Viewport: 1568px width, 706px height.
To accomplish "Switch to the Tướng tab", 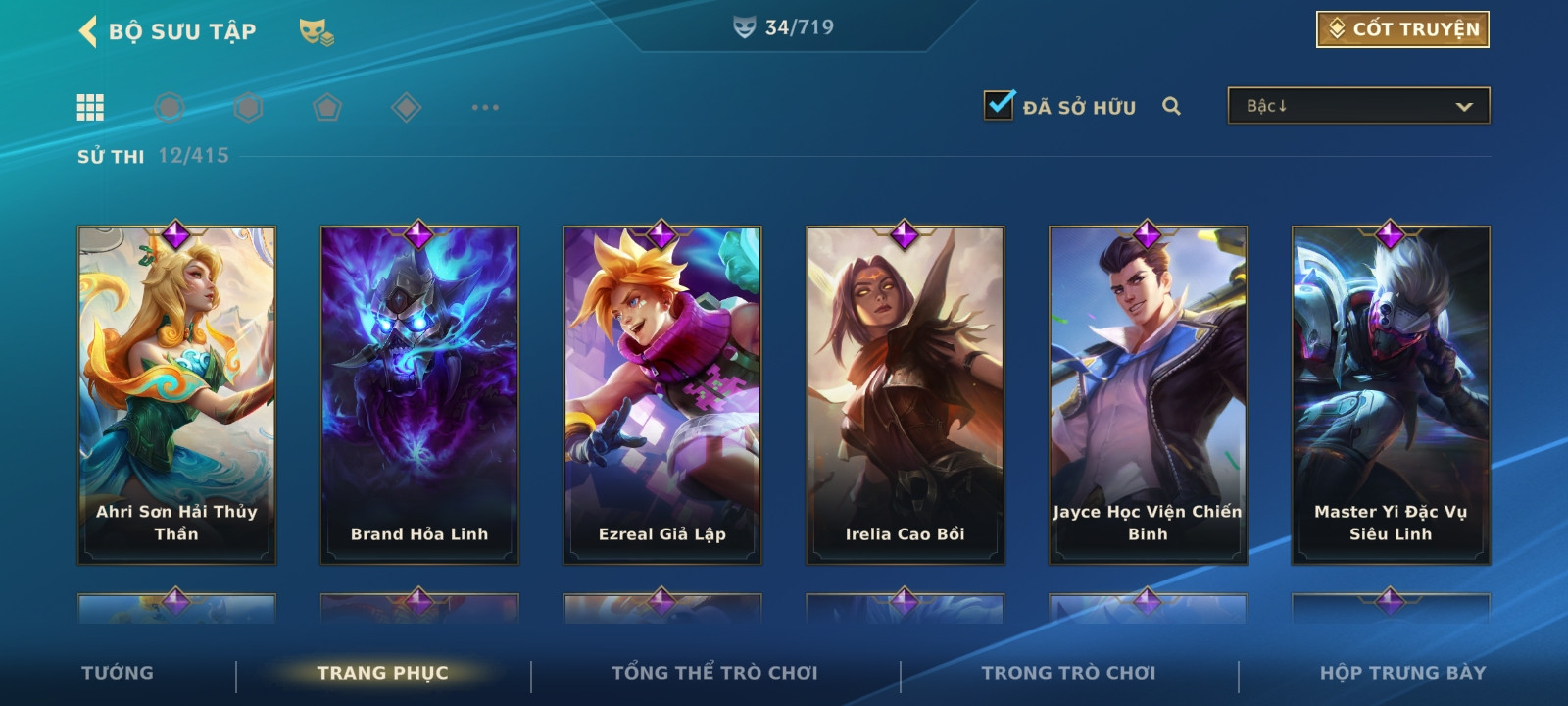I will 118,673.
